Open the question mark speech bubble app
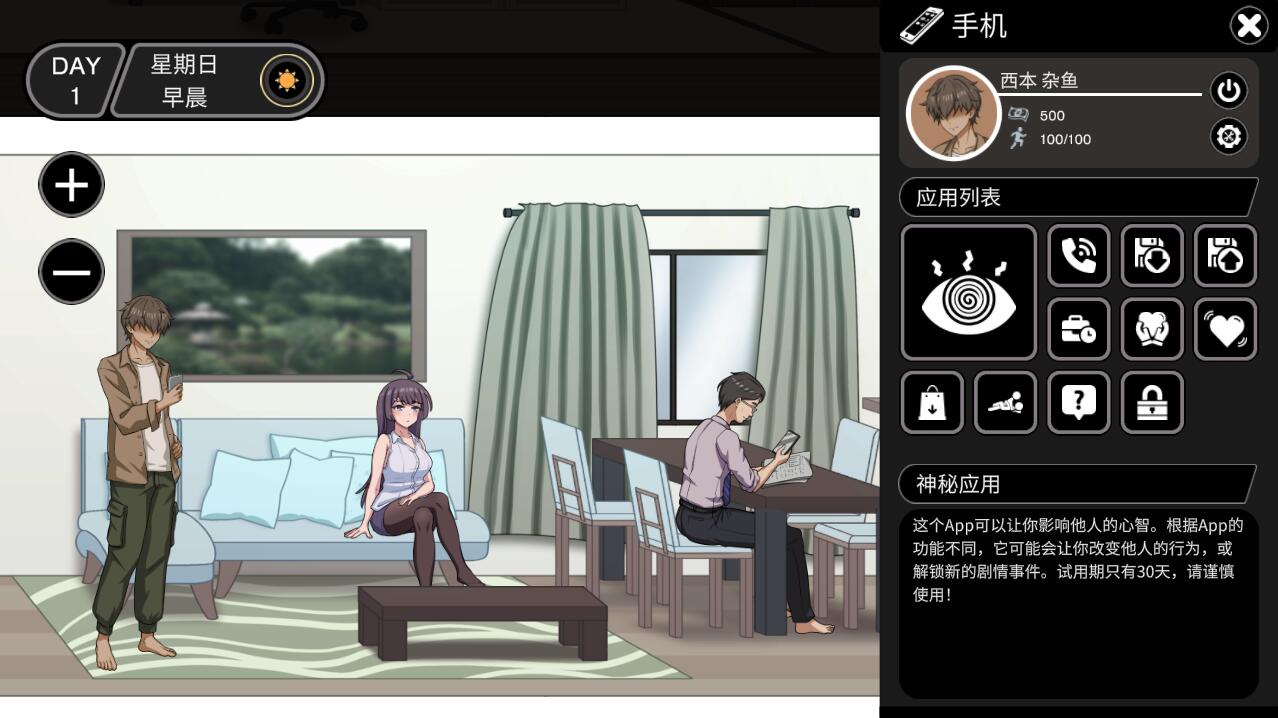 point(1078,403)
